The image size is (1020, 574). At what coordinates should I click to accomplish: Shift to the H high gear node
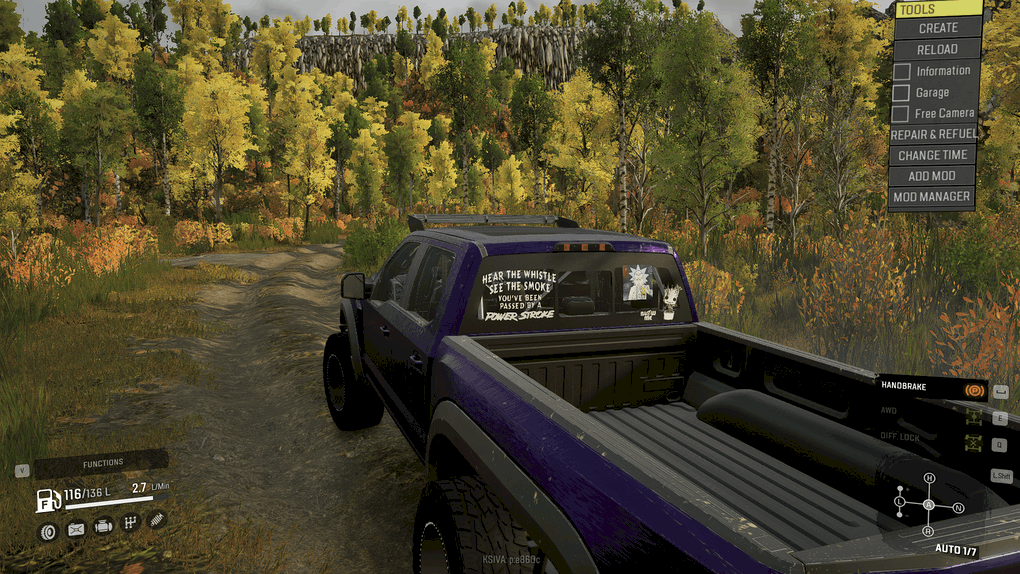click(929, 478)
